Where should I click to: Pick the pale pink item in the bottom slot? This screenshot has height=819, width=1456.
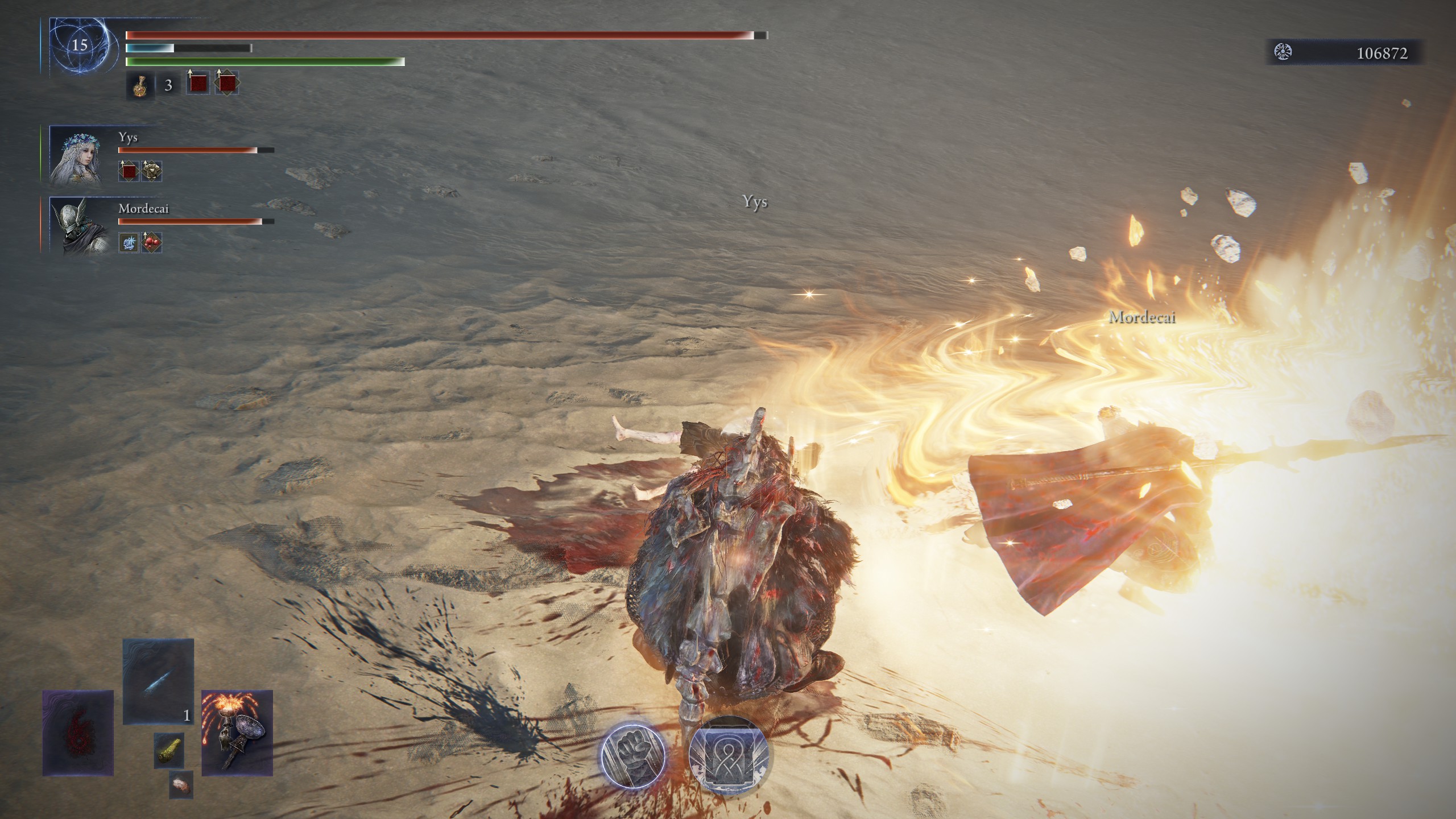point(181,785)
